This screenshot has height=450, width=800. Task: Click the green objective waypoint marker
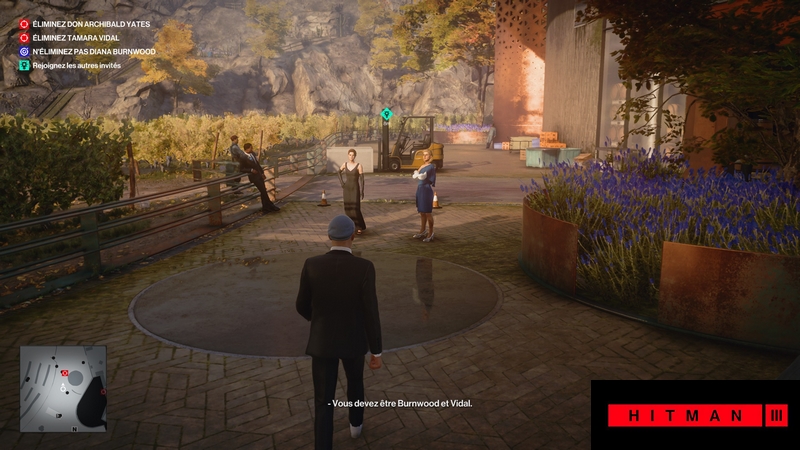(387, 114)
